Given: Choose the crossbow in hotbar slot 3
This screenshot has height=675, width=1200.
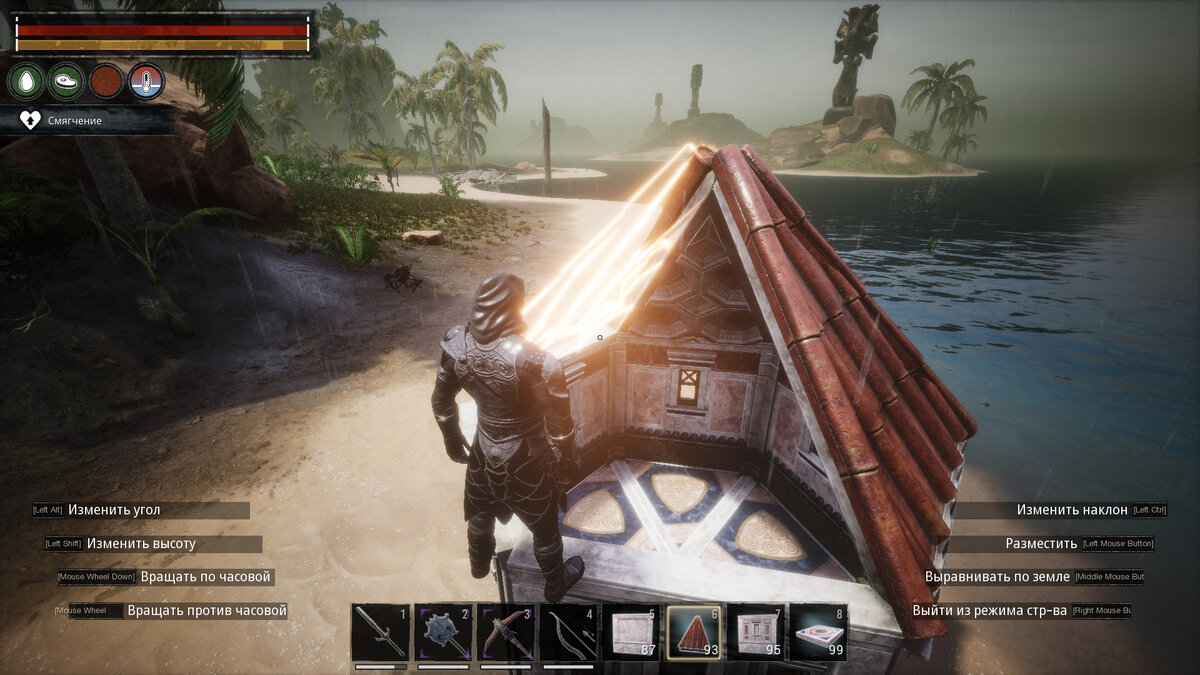Looking at the screenshot, I should point(506,633).
